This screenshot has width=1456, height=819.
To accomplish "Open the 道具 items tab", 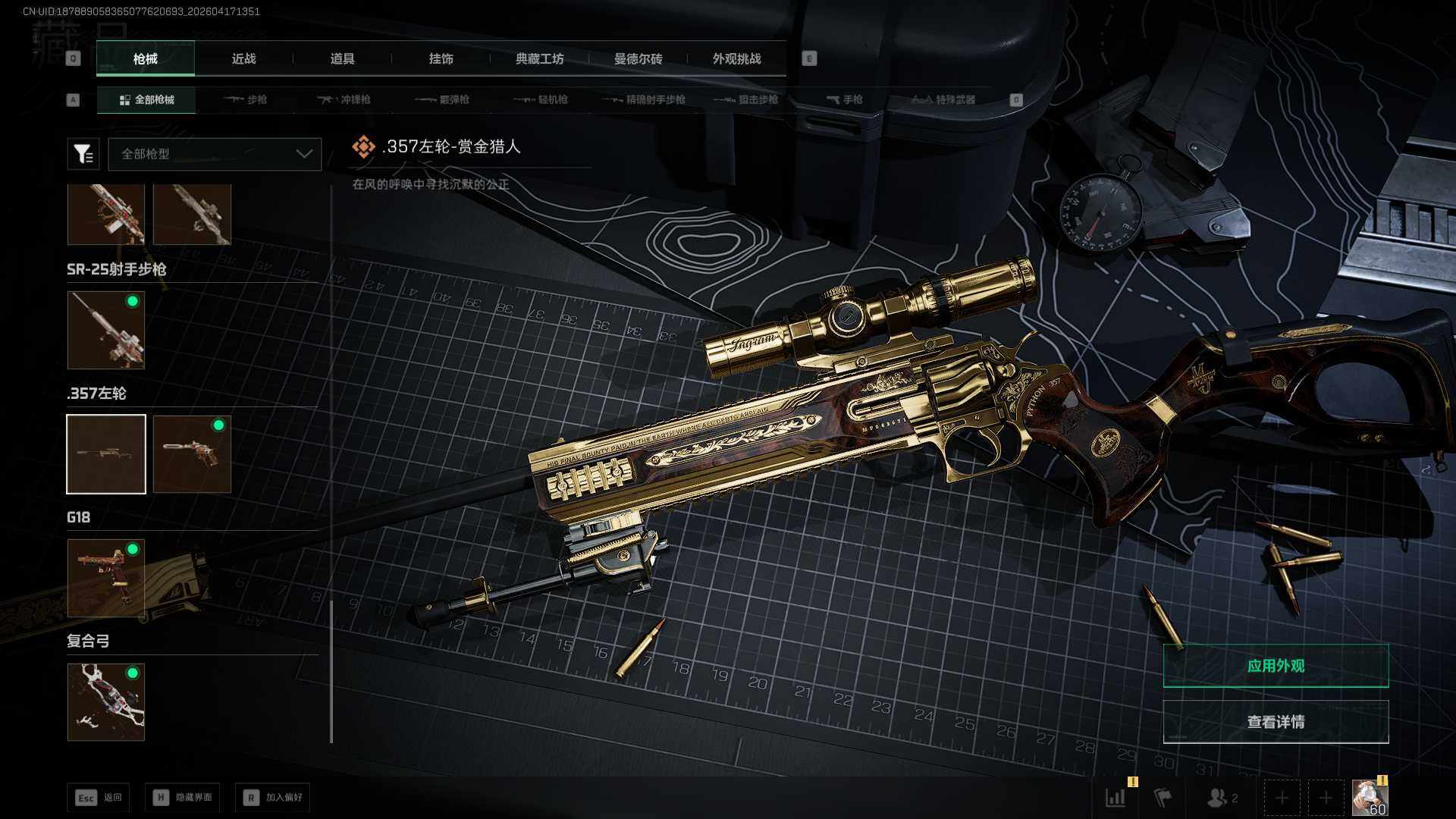I will [342, 58].
